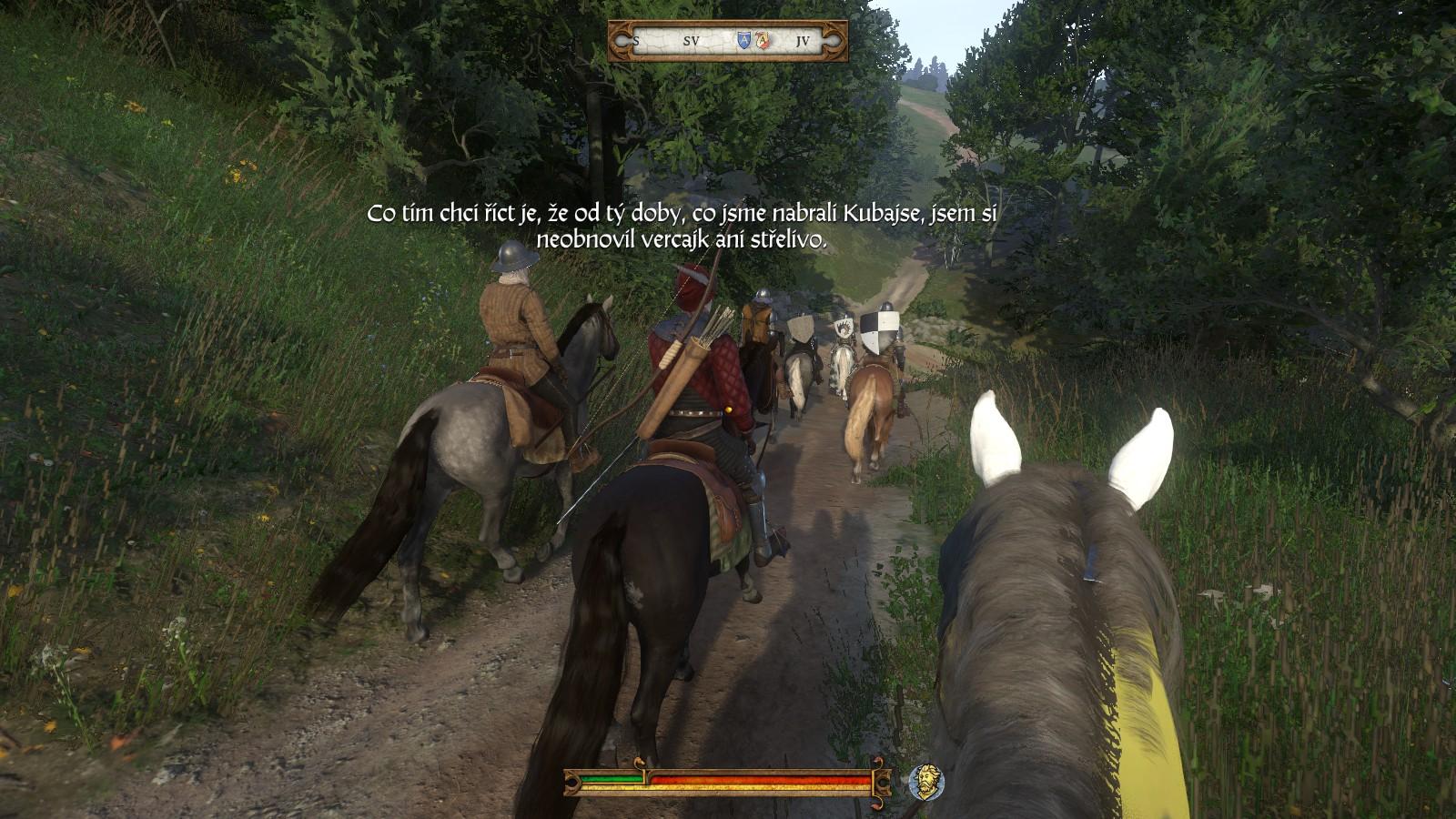Screen dimensions: 1456x819
Task: Click the SV direction marker on the compass
Action: point(692,40)
